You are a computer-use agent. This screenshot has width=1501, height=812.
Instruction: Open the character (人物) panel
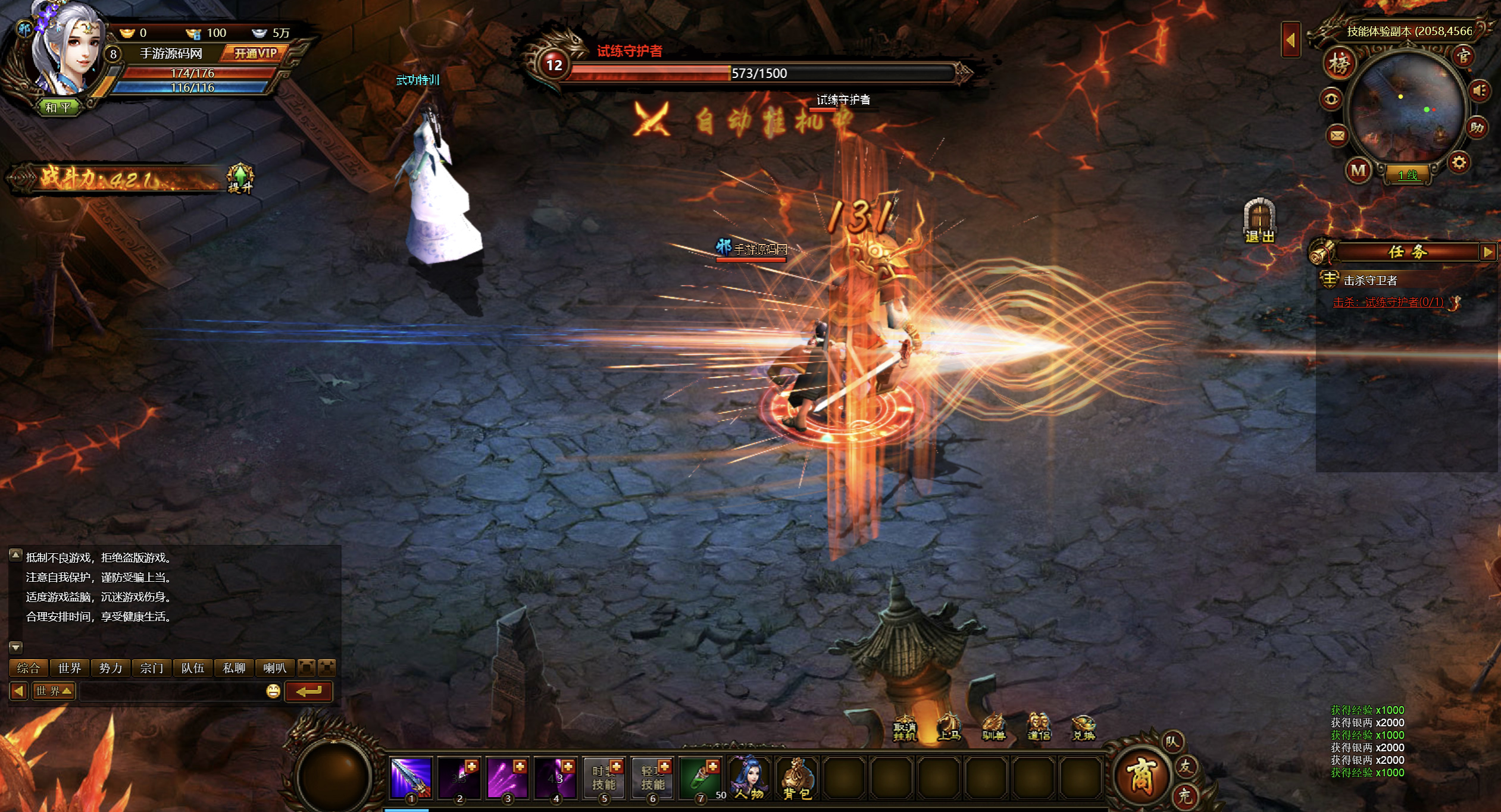click(x=748, y=777)
